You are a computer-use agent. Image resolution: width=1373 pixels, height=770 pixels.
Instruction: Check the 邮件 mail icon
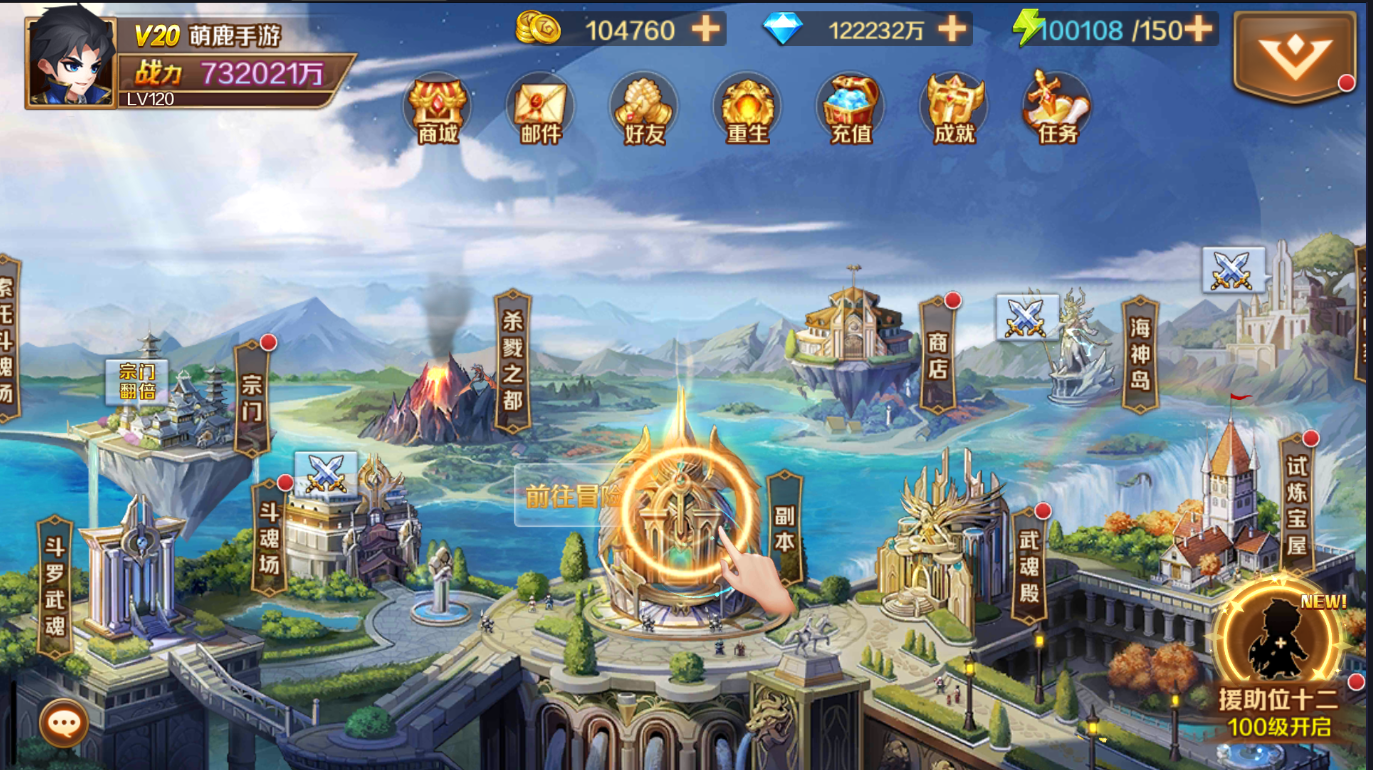tap(540, 108)
